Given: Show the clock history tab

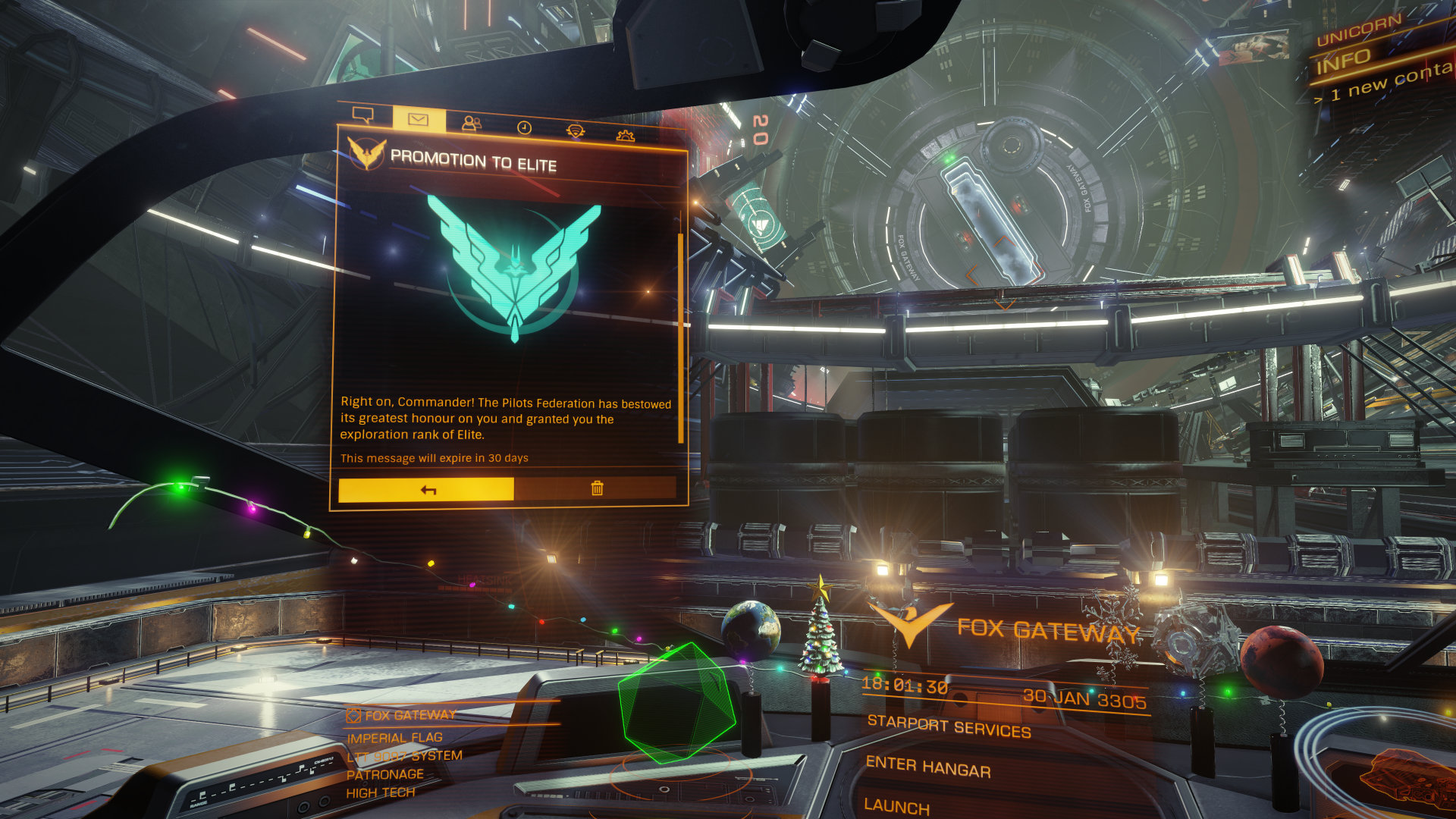Looking at the screenshot, I should pos(524,127).
